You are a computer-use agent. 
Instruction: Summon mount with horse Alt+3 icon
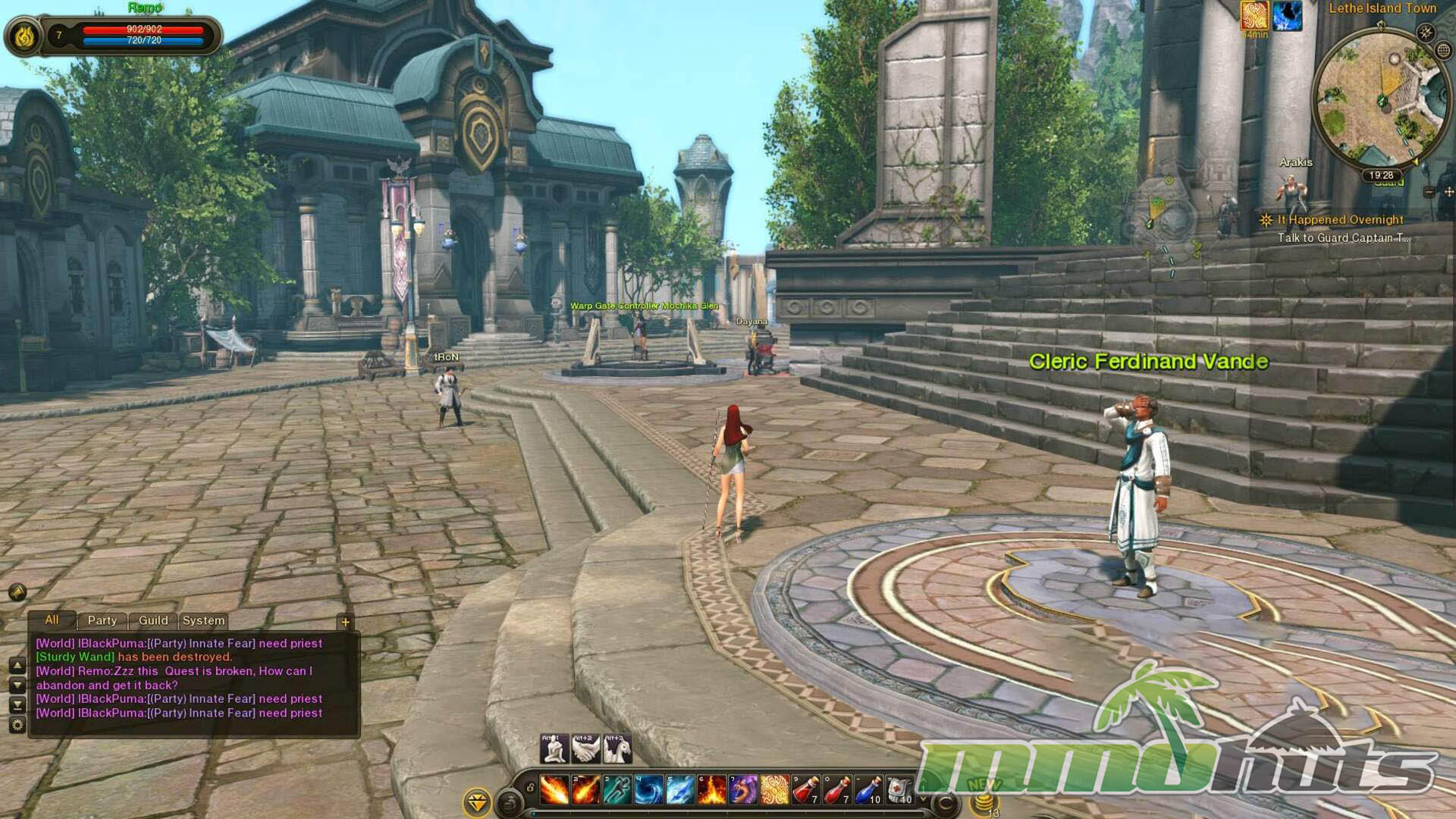[x=617, y=748]
